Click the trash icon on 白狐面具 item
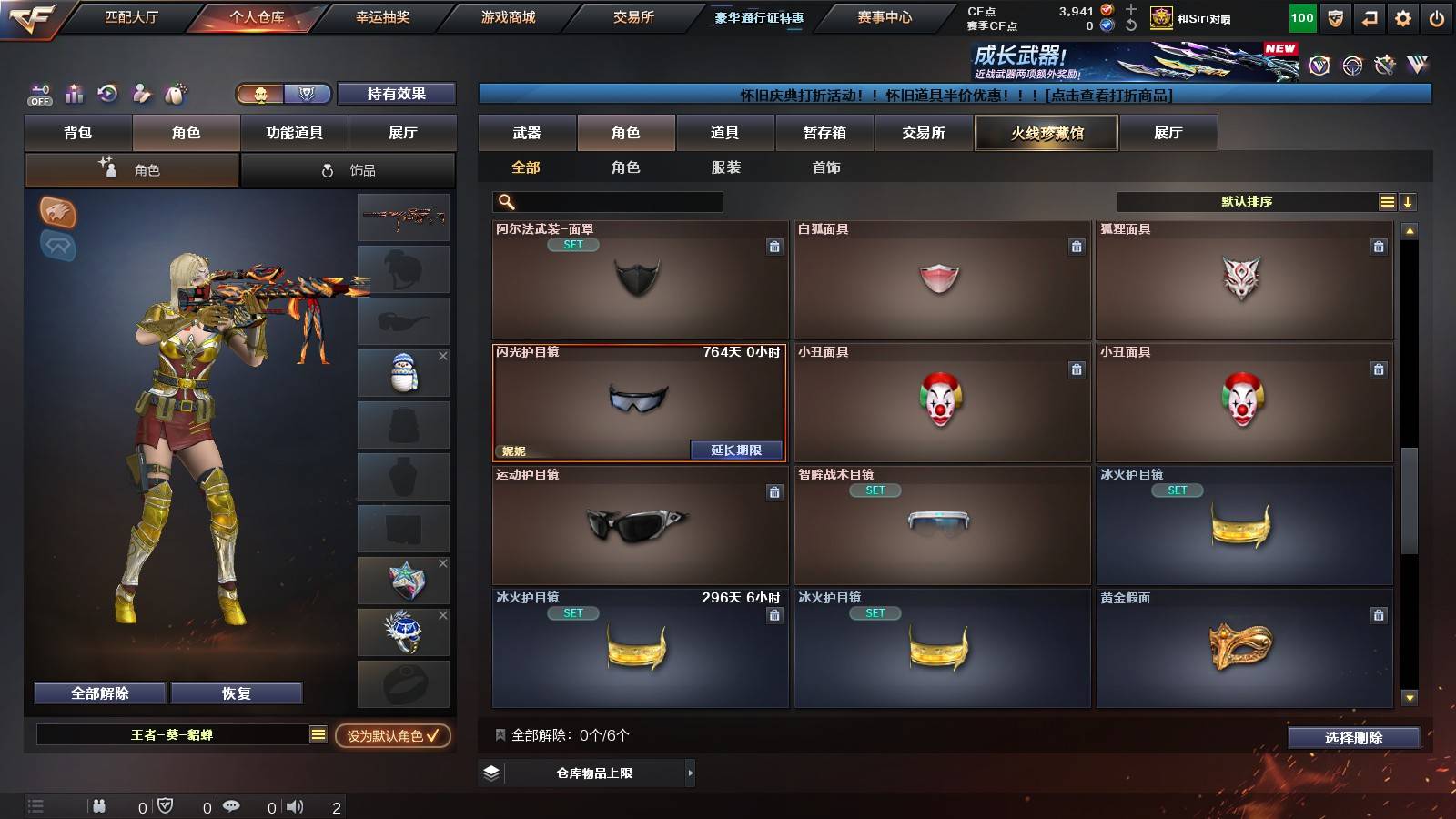Screen dimensions: 1456x819 click(1077, 246)
